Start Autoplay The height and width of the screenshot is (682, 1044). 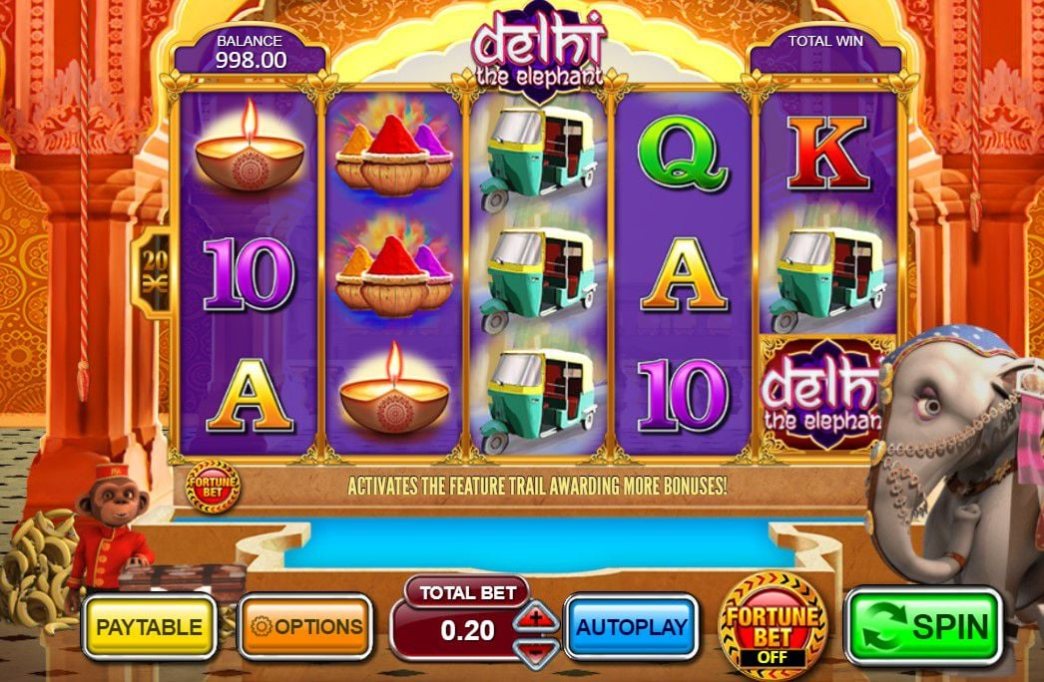tap(632, 627)
